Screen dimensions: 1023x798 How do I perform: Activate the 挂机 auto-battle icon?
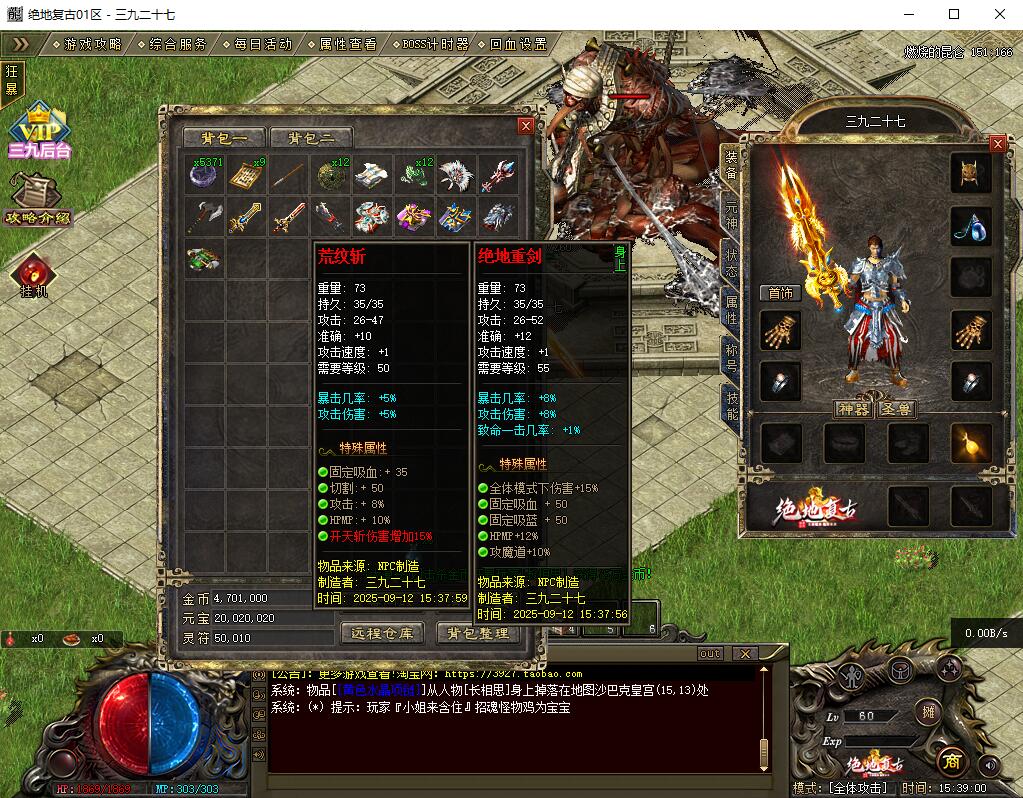[x=34, y=277]
